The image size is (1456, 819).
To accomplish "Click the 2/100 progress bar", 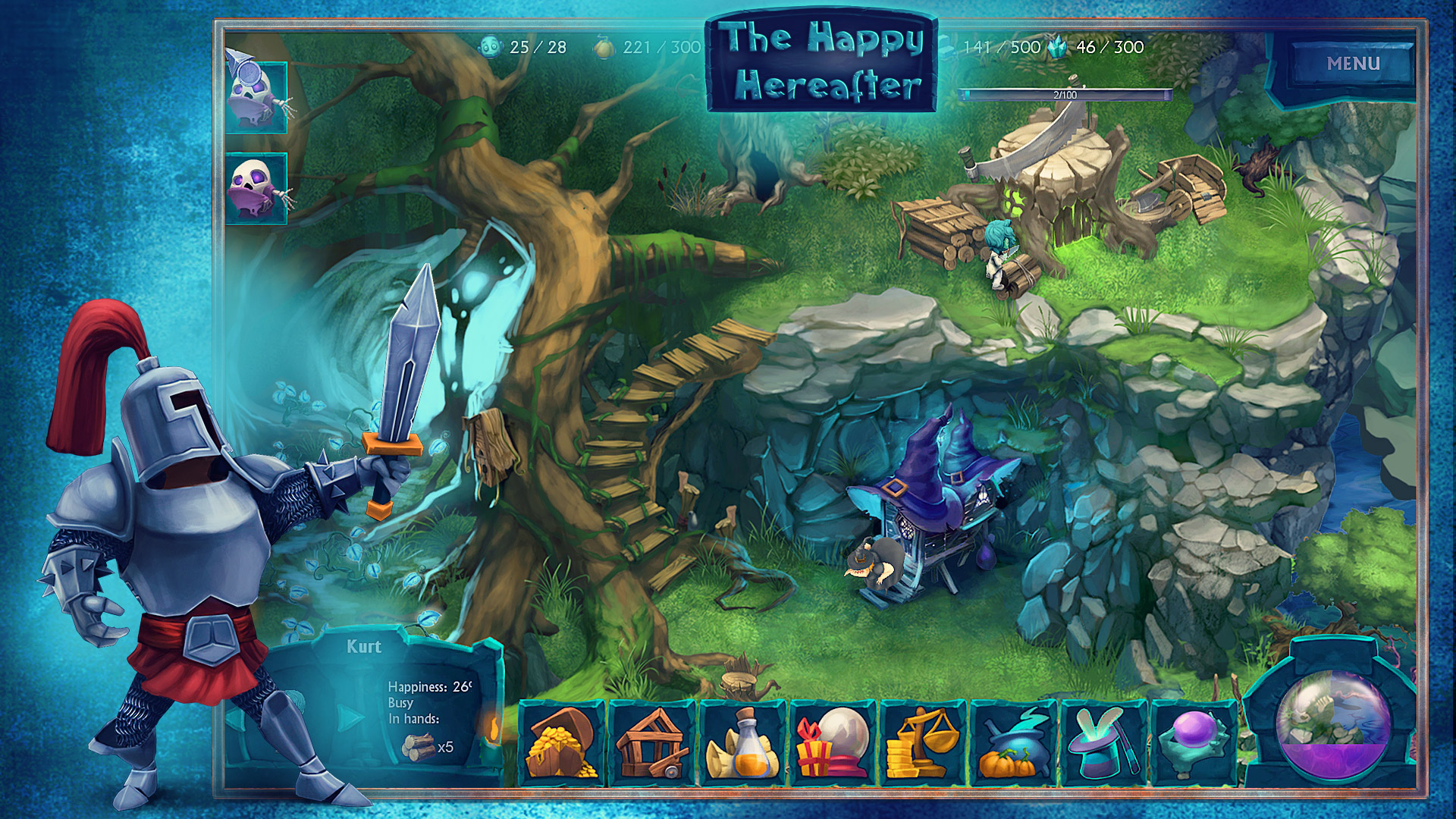I will pyautogui.click(x=1062, y=93).
